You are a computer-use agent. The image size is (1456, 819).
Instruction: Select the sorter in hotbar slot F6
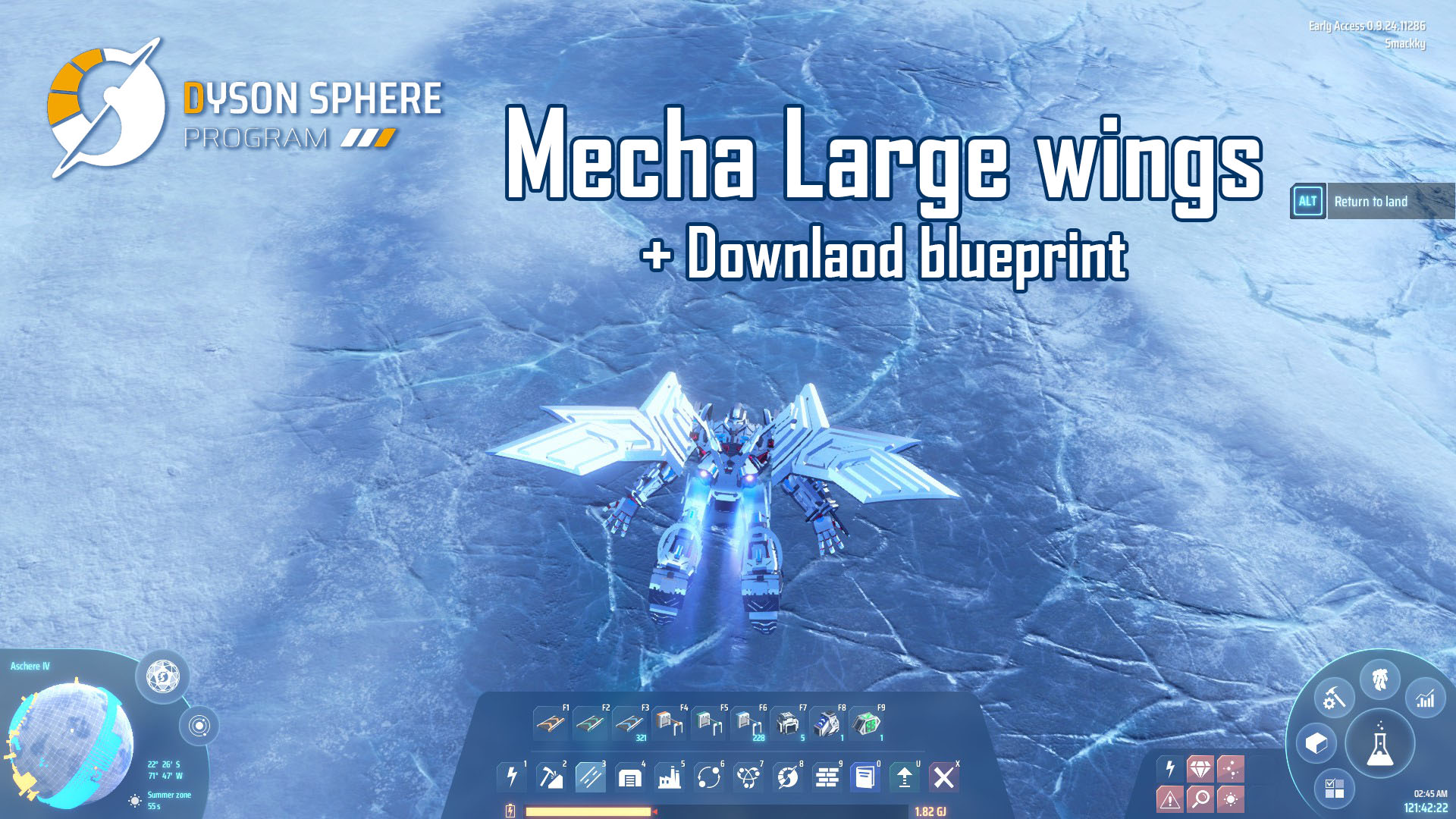point(750,724)
